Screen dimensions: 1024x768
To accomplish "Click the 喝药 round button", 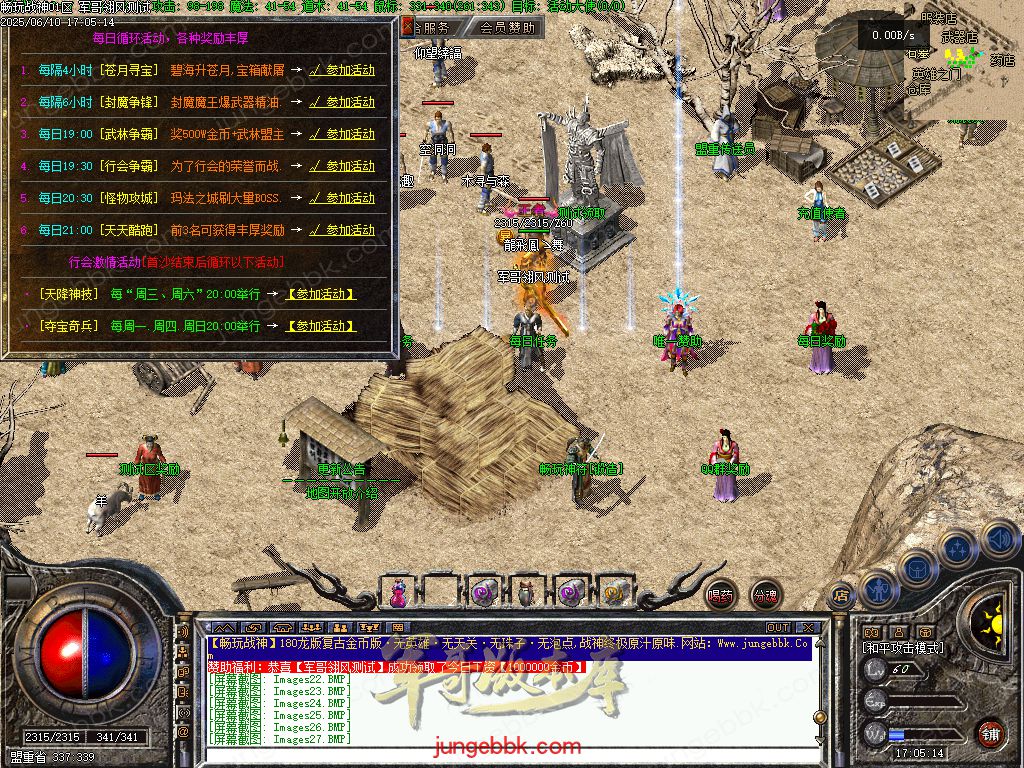I will coord(720,595).
